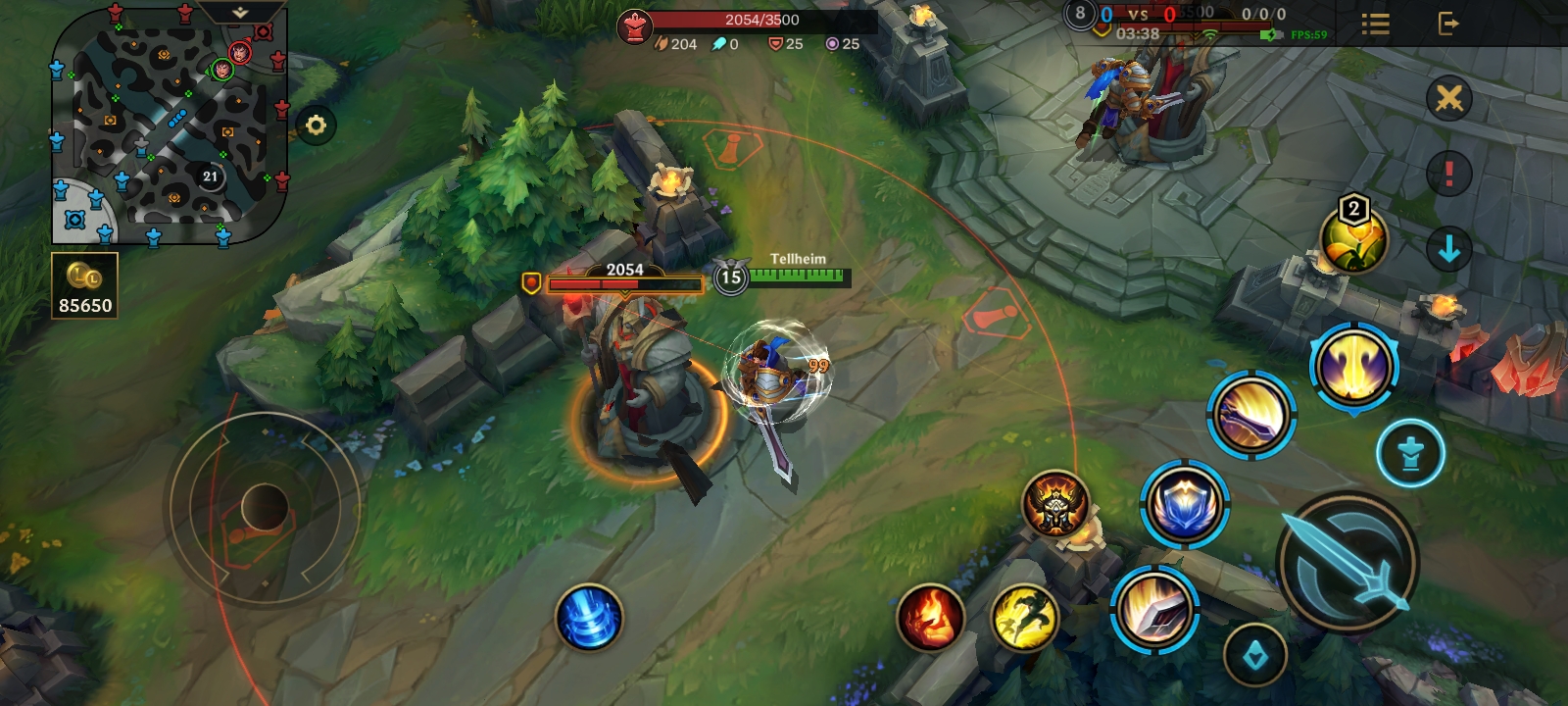This screenshot has width=1568, height=706.
Task: Open settings via the gear icon
Action: pos(316,126)
